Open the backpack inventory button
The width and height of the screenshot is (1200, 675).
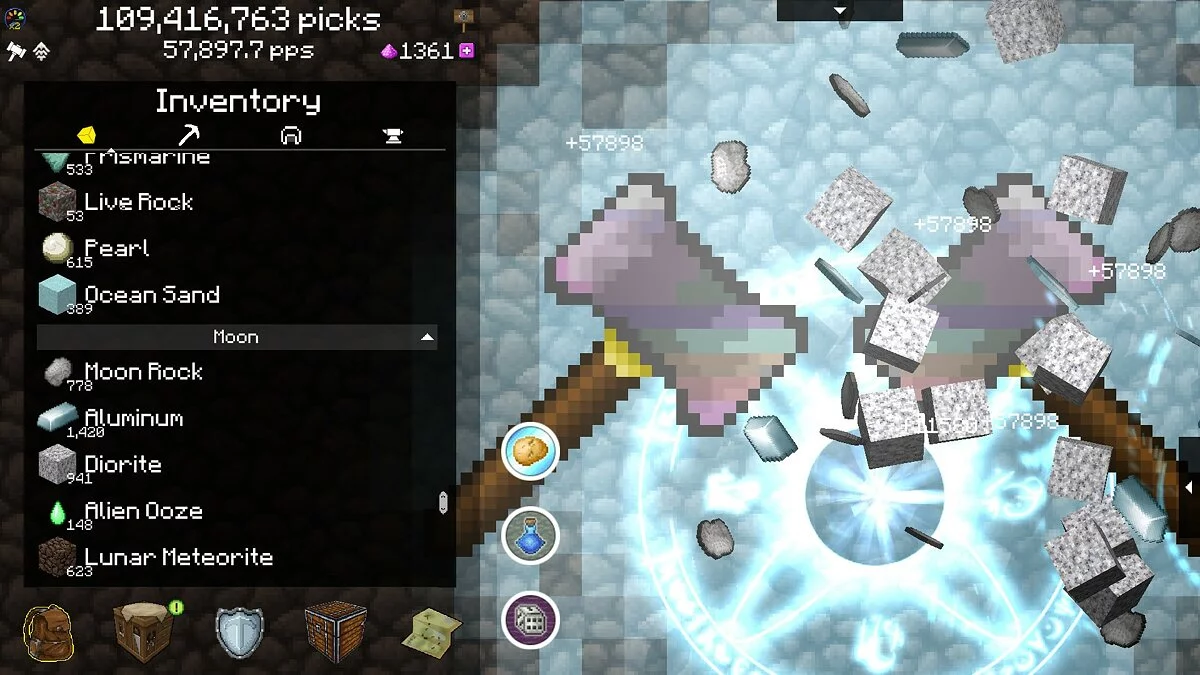[48, 632]
